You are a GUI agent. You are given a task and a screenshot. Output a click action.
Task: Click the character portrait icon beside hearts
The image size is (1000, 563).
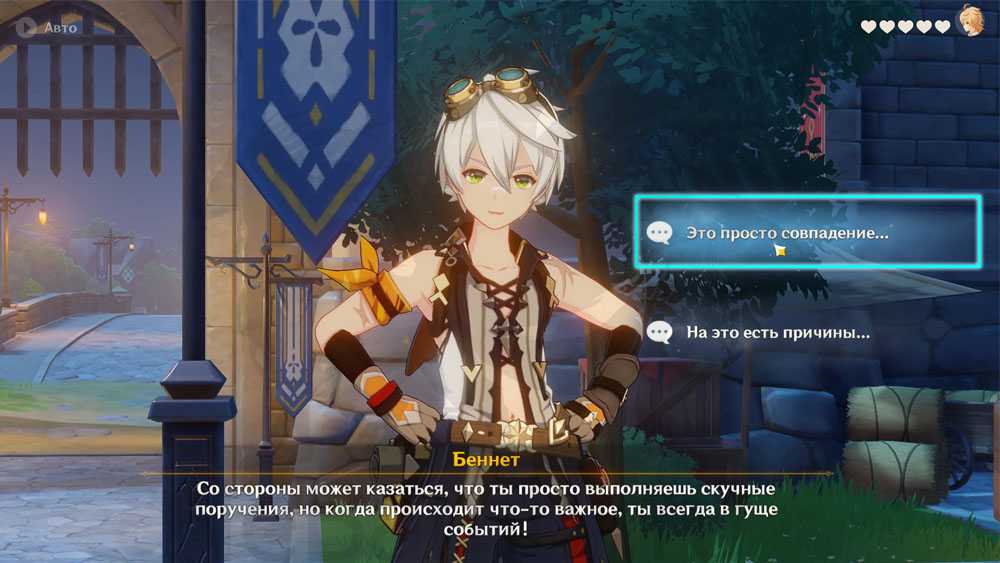pyautogui.click(x=968, y=22)
